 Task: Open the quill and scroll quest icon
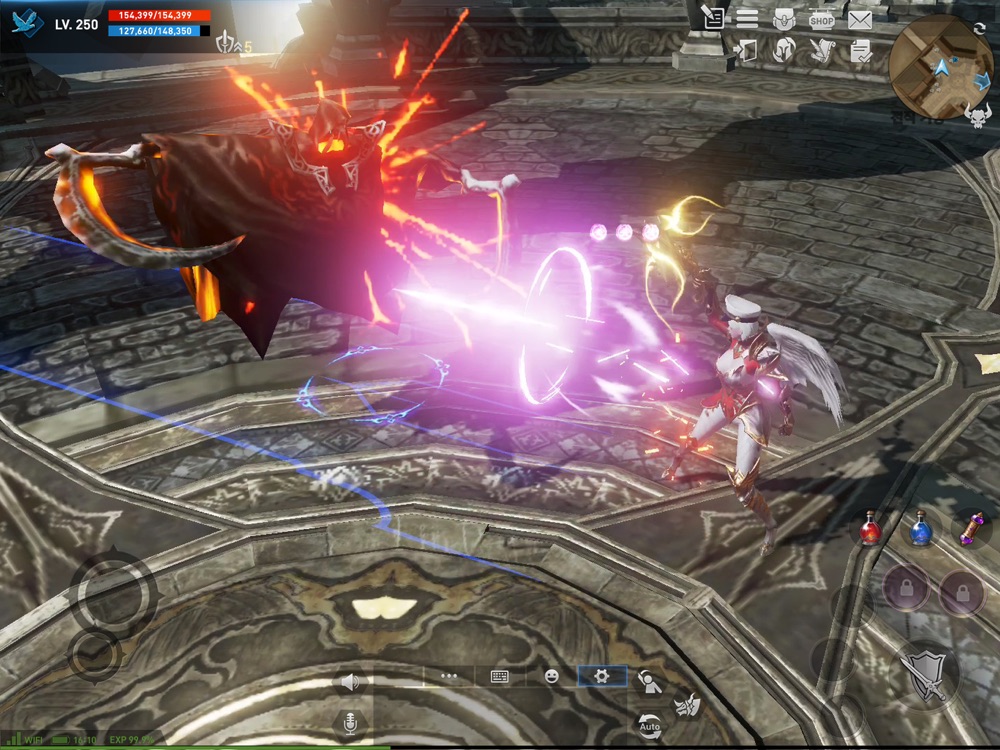pyautogui.click(x=822, y=51)
